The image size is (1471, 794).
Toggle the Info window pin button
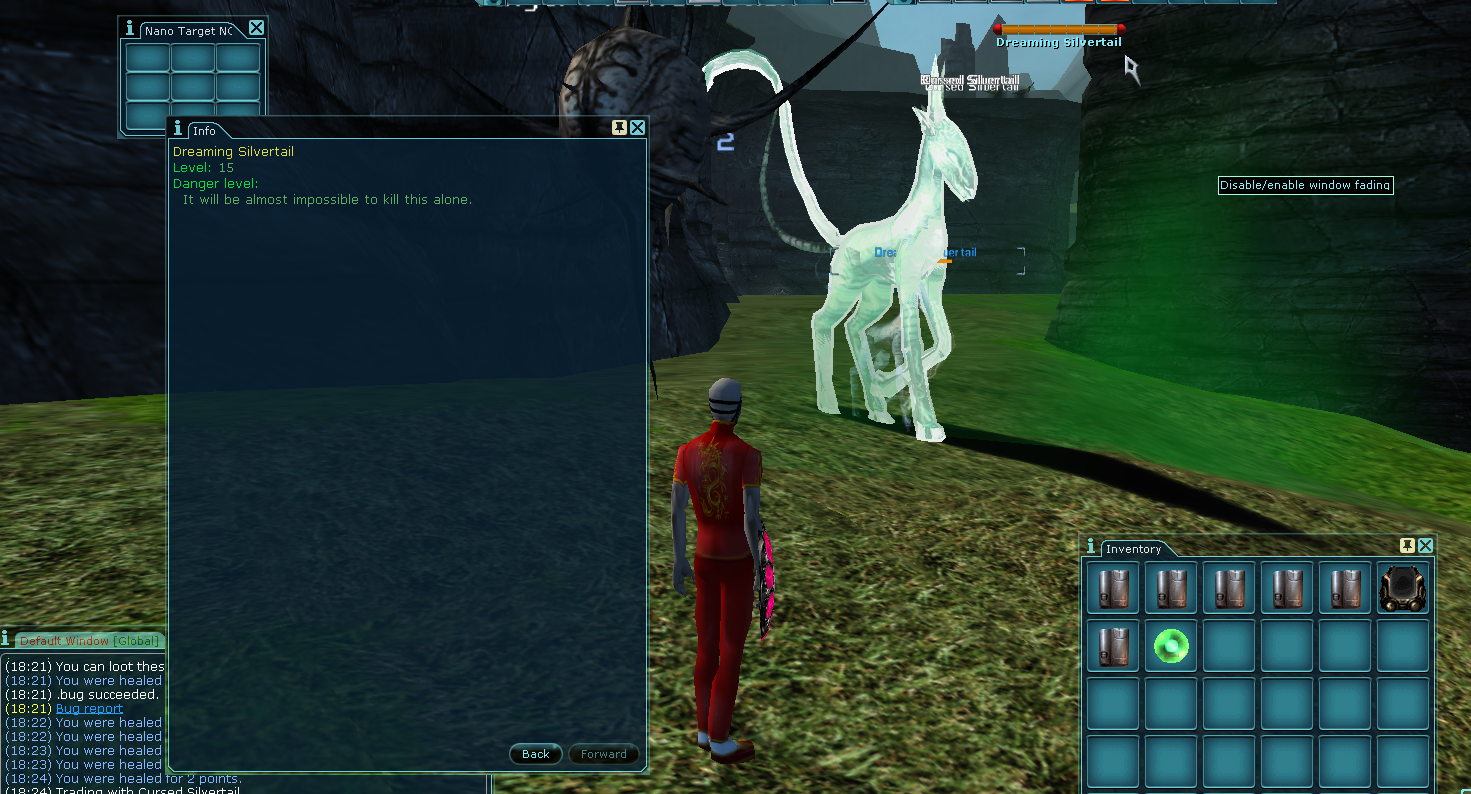[620, 128]
